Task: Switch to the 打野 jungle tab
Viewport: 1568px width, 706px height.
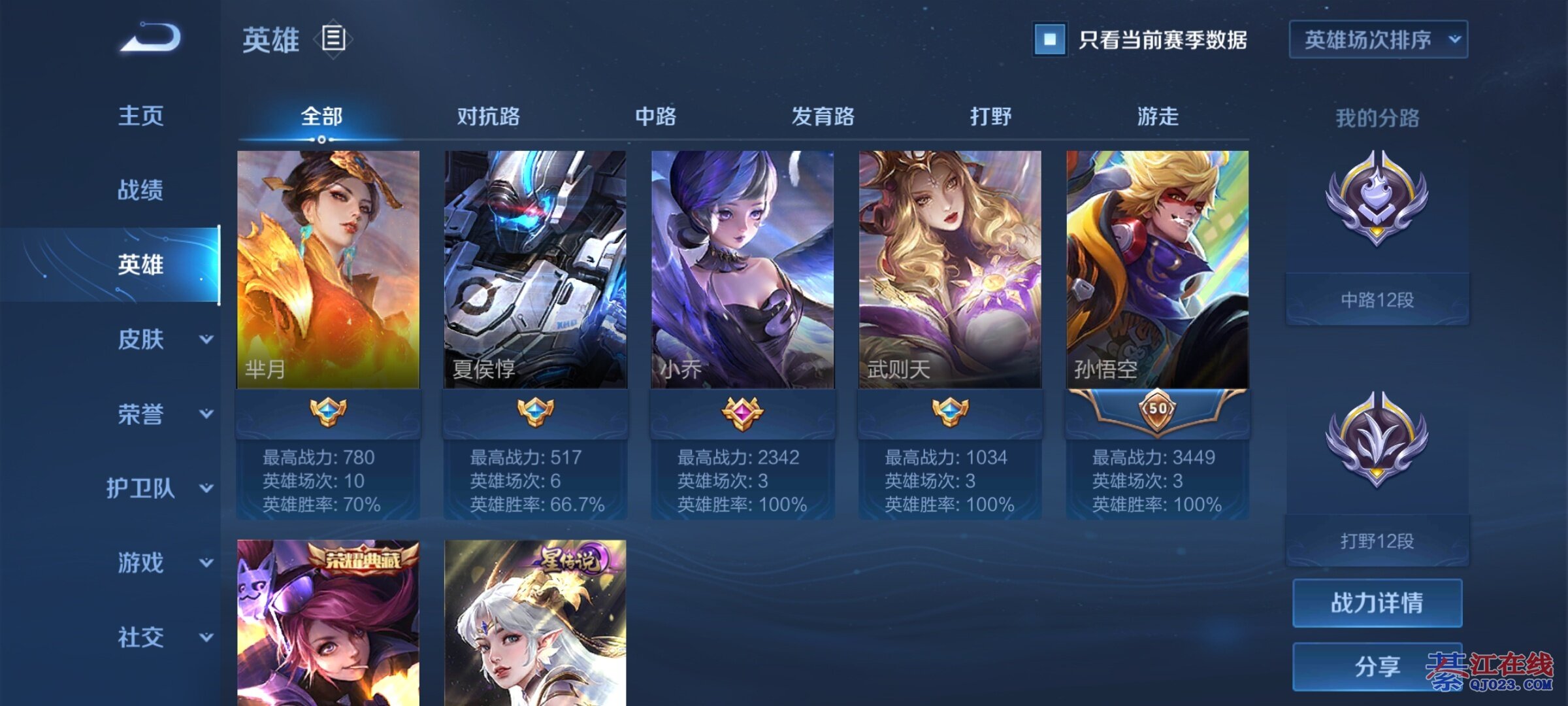Action: tap(990, 117)
